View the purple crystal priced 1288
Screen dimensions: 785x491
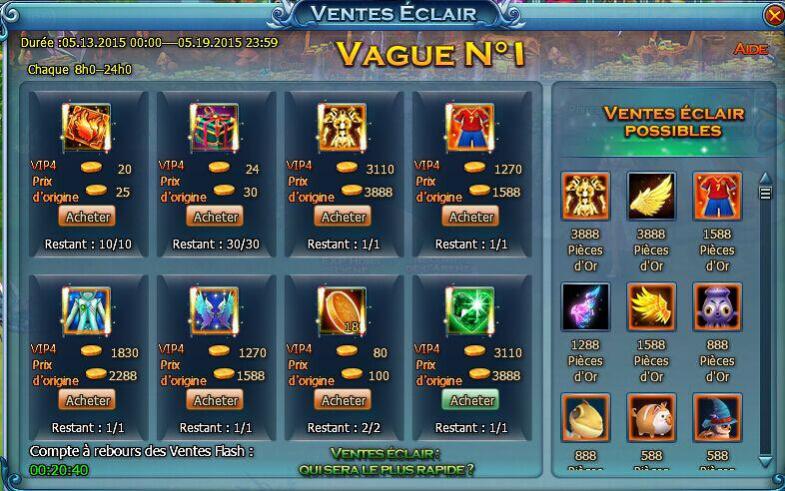[x=585, y=307]
